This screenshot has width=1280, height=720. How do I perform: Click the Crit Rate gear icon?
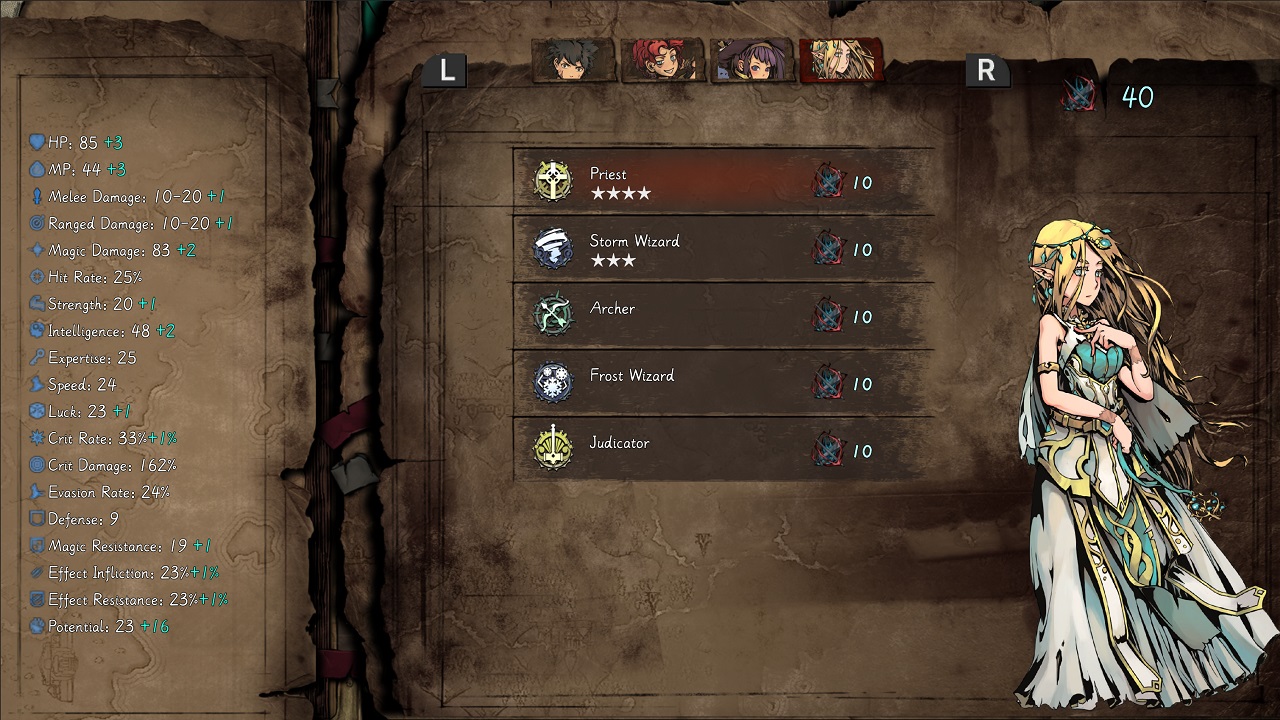(38, 438)
